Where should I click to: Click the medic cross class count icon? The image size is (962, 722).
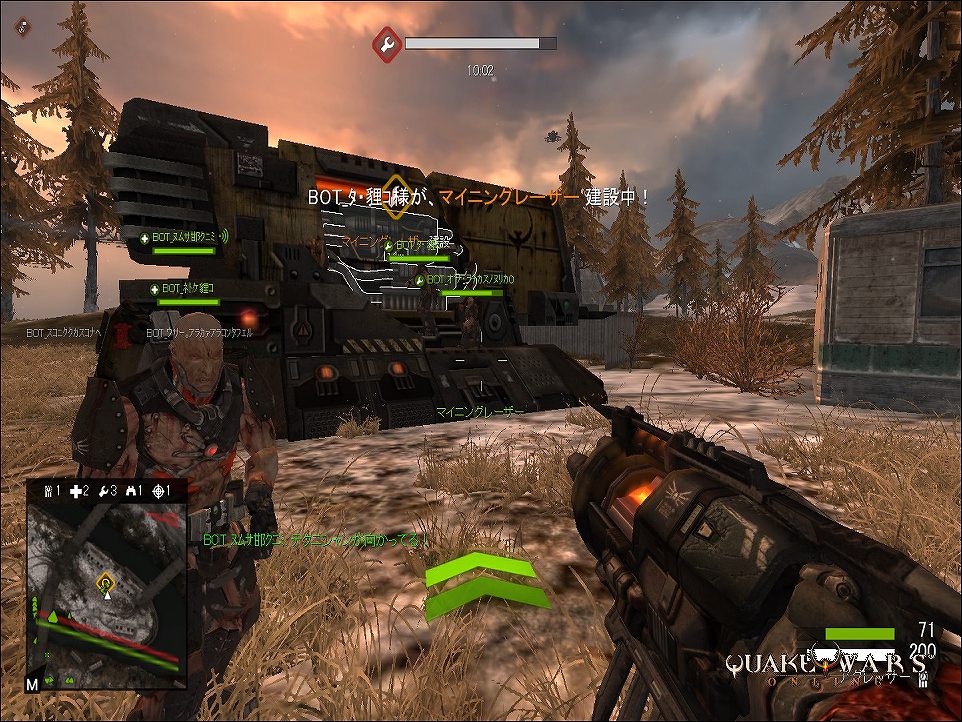point(74,491)
